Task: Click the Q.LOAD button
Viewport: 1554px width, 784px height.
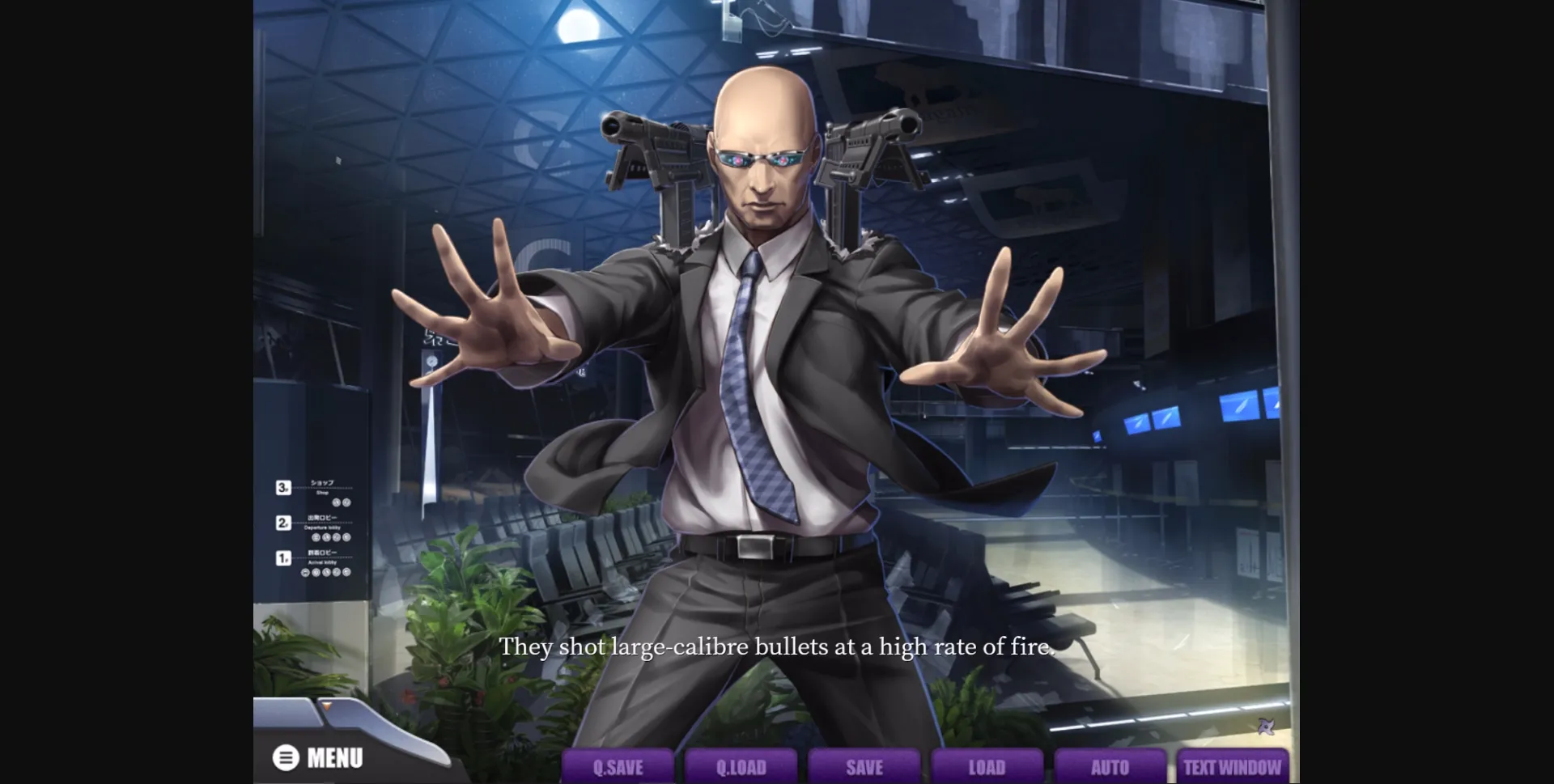Action: pos(739,766)
